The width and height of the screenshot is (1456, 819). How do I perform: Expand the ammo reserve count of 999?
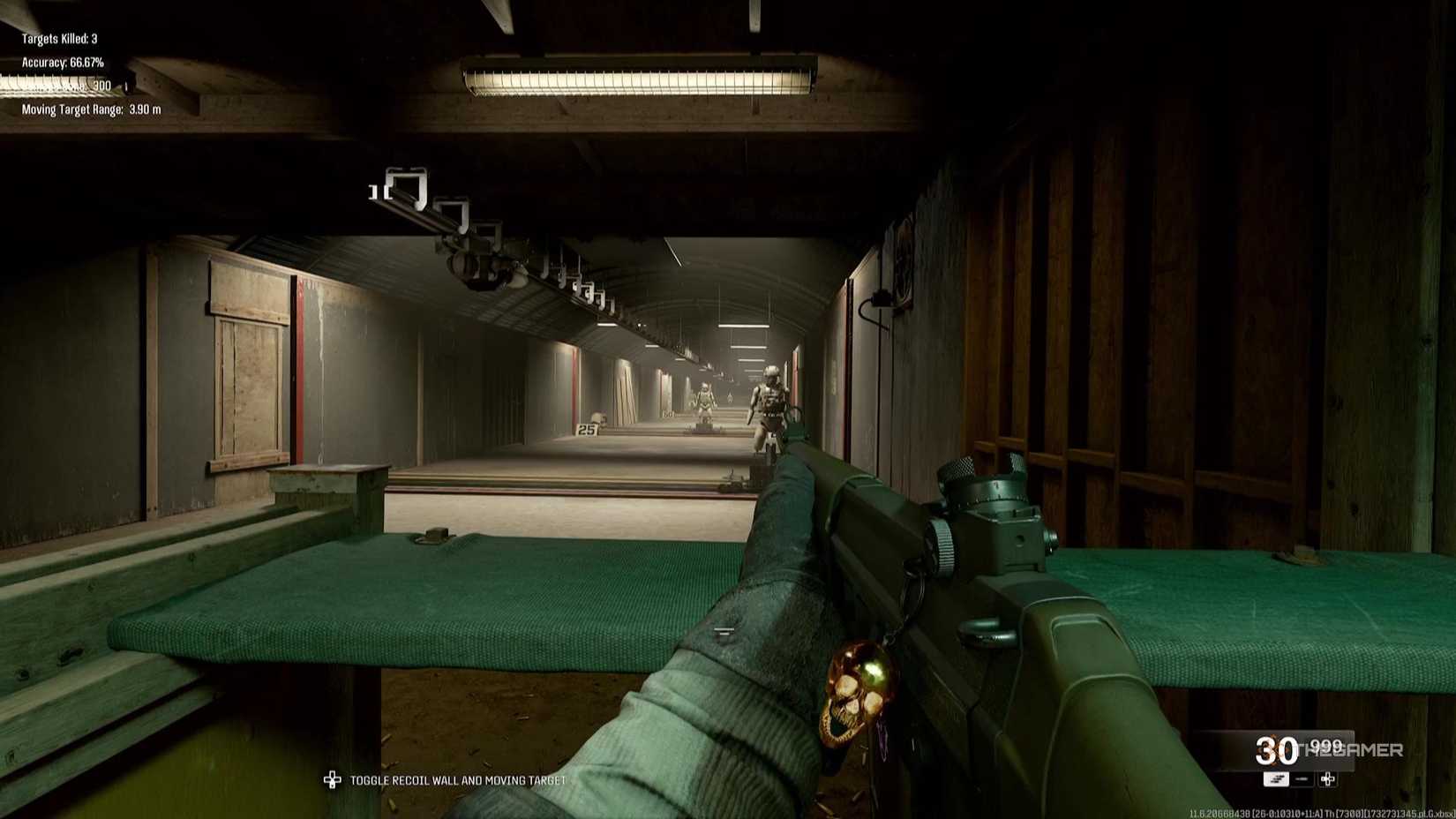point(1326,746)
